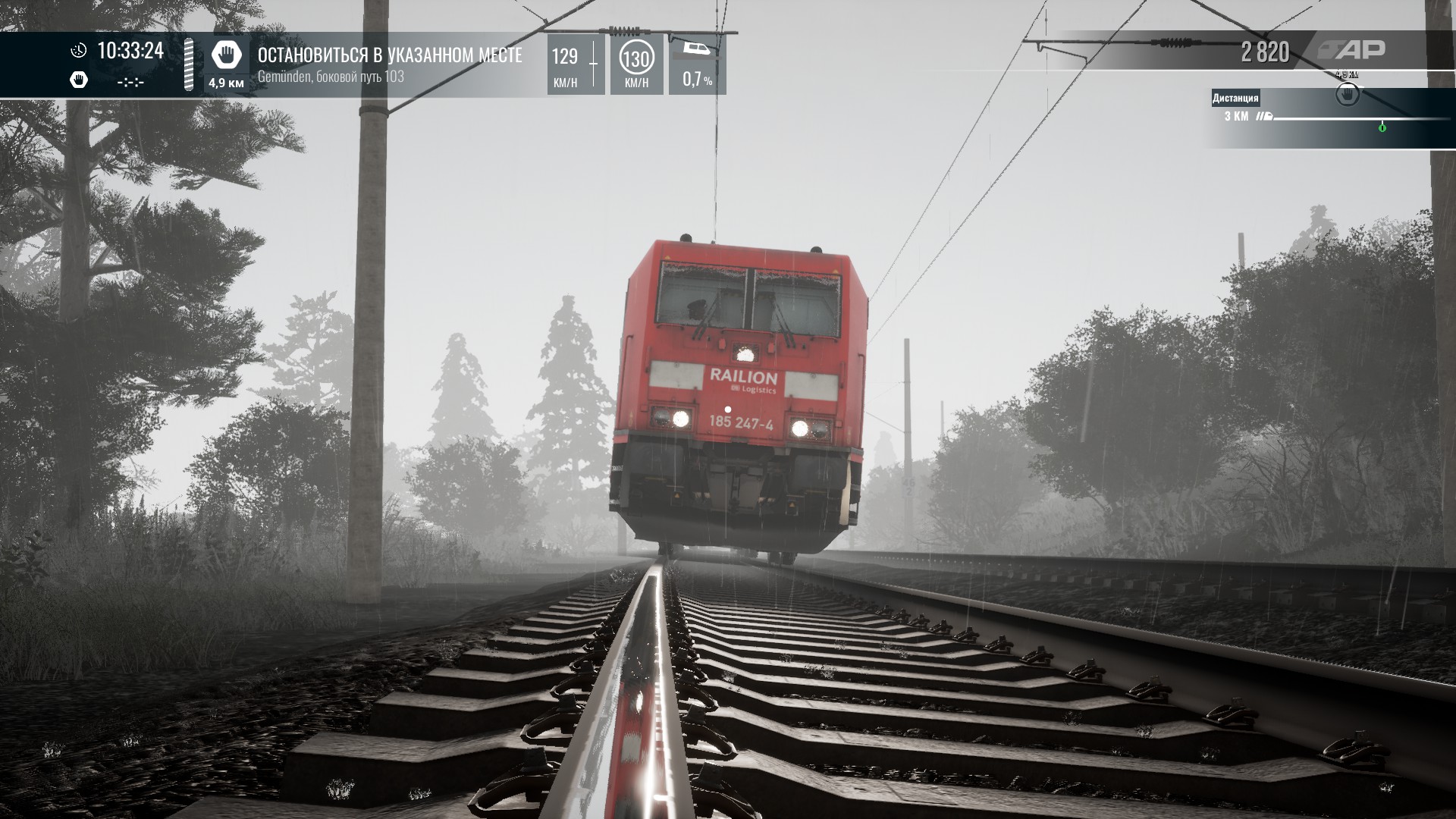Select the white hand stop objective icon

[x=226, y=55]
